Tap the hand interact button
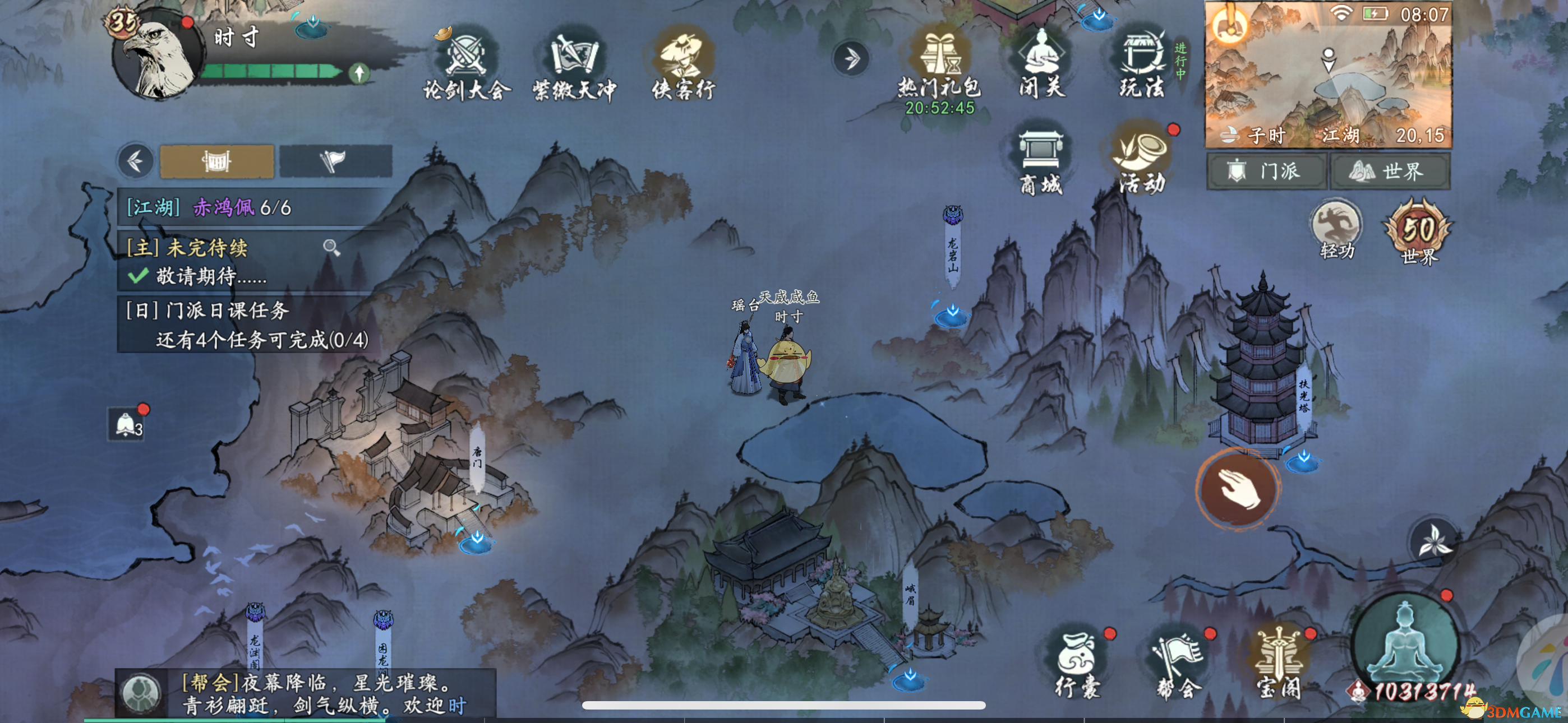Screen dimensions: 1568x723 [1238, 488]
